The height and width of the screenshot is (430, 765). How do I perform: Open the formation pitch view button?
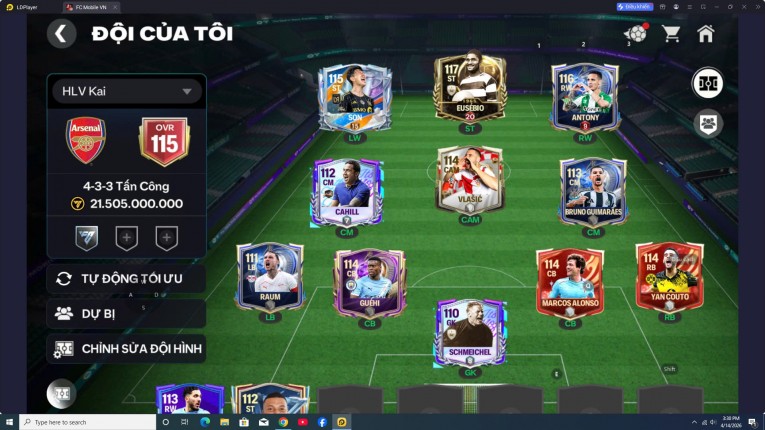pos(708,83)
